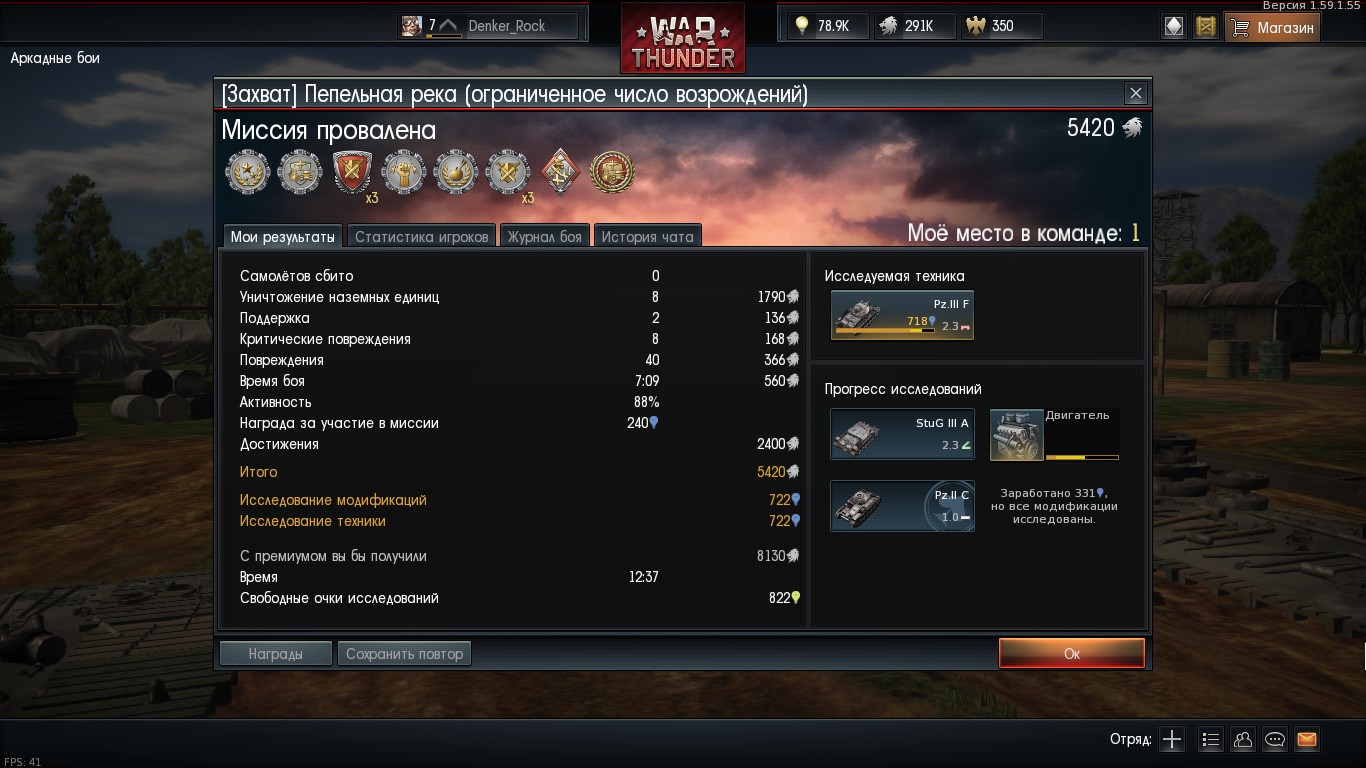Add a squad member with plus button

pos(1172,740)
